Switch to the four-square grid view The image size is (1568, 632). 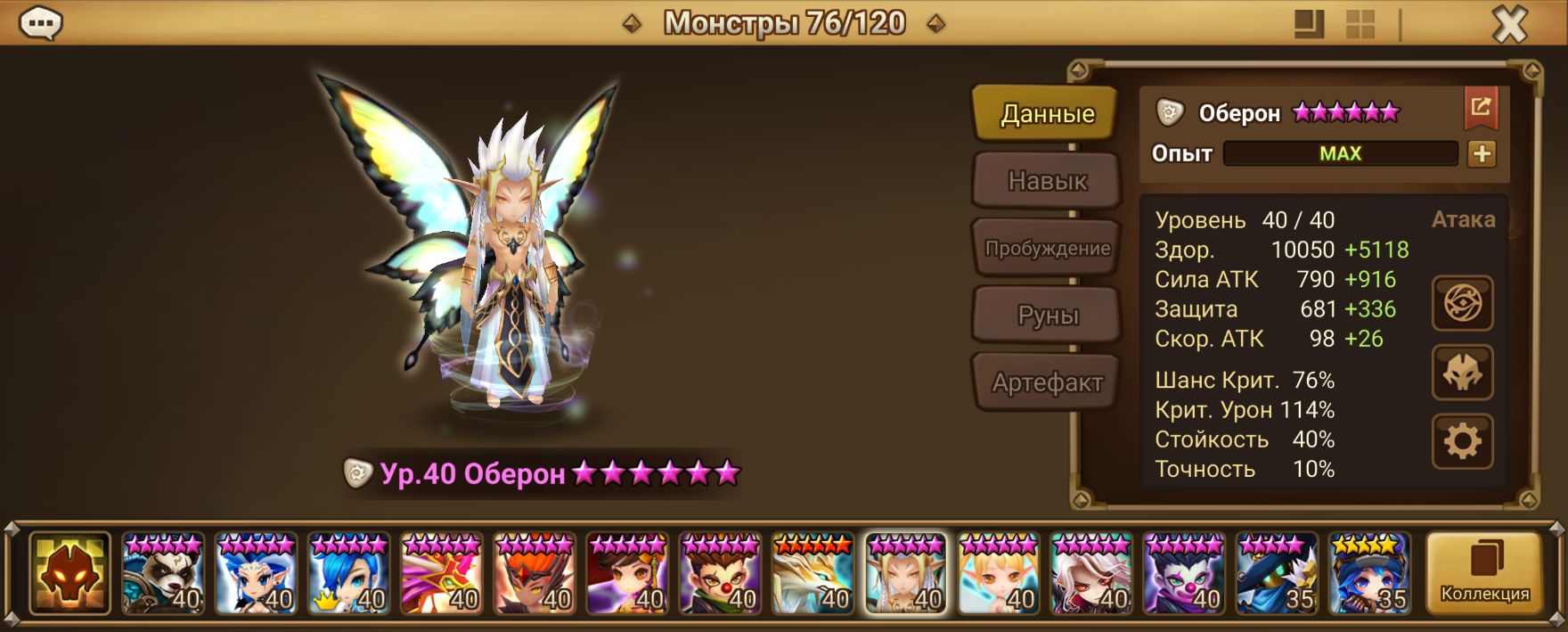pyautogui.click(x=1360, y=25)
